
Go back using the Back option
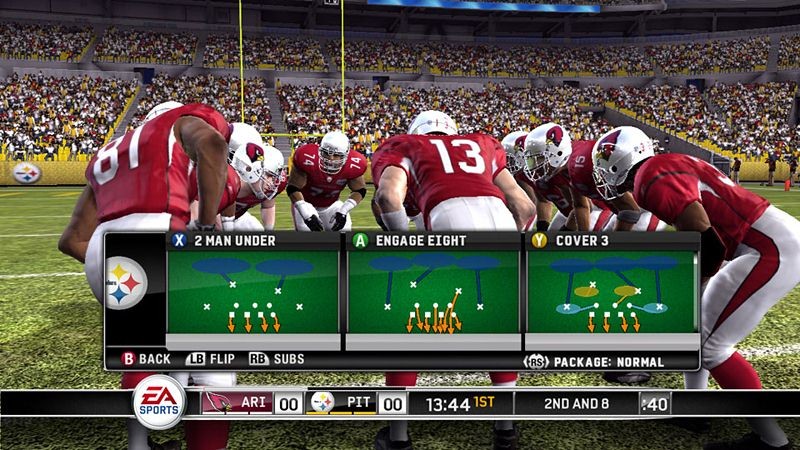point(147,359)
